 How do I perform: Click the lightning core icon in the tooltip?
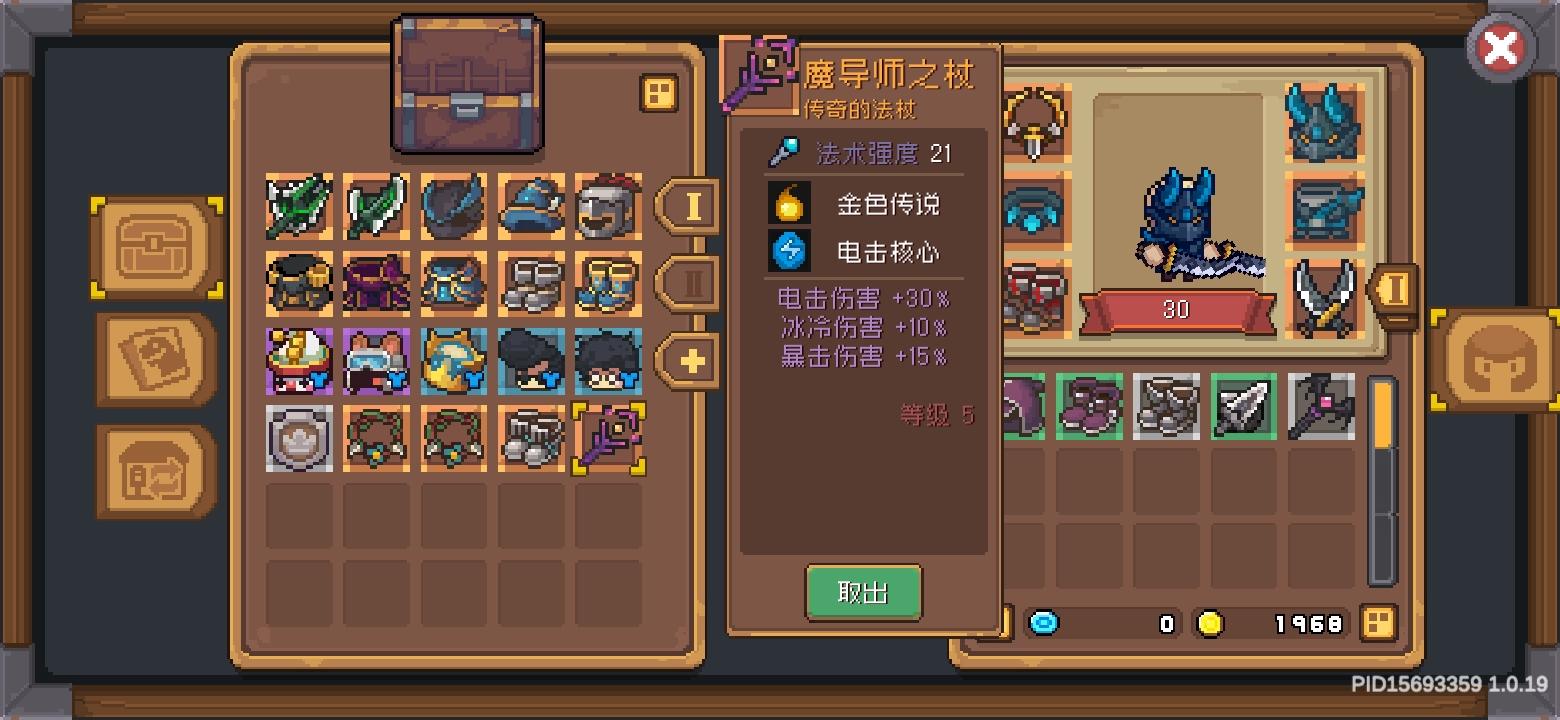[789, 253]
